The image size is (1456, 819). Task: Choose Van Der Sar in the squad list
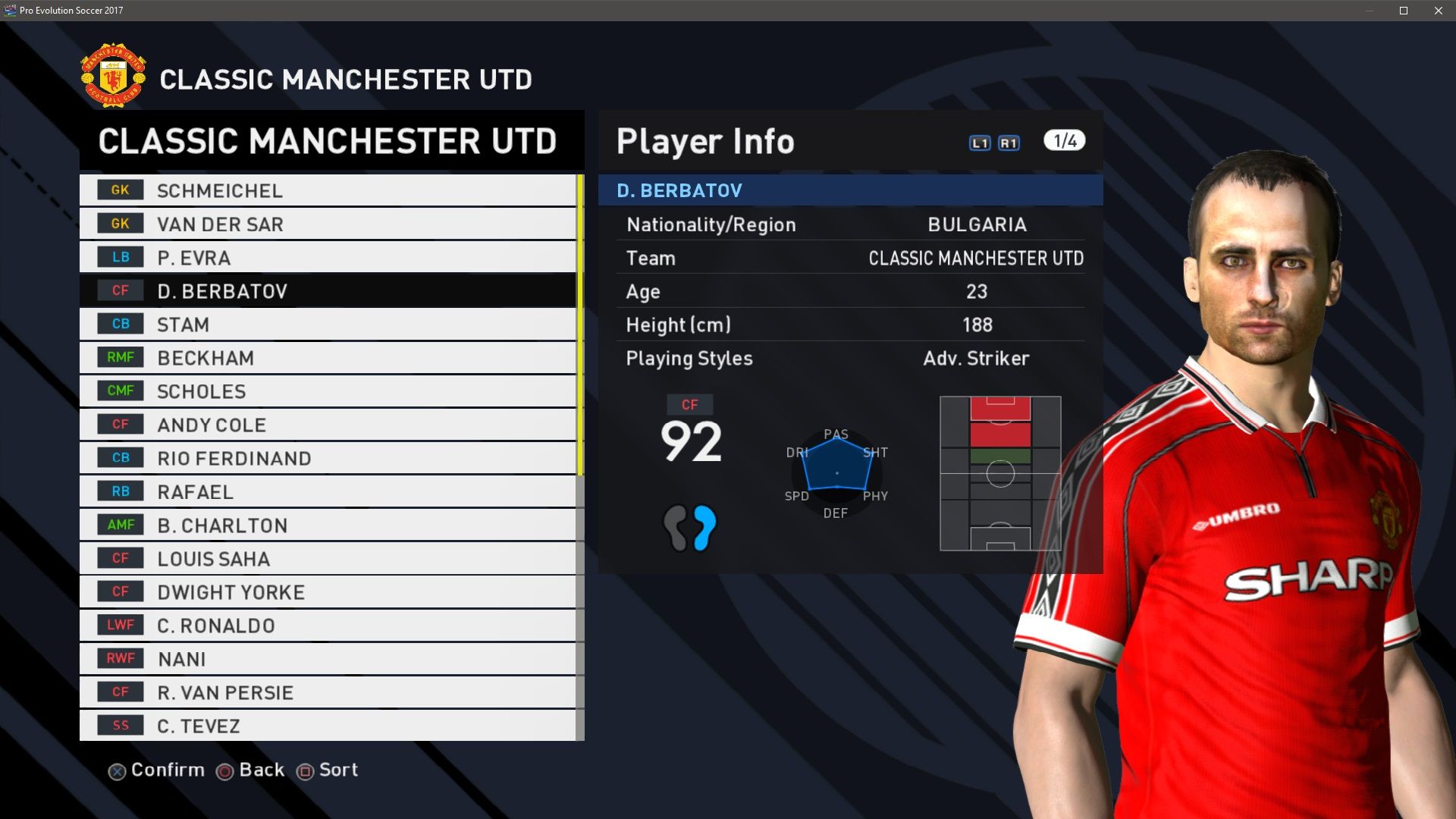328,224
